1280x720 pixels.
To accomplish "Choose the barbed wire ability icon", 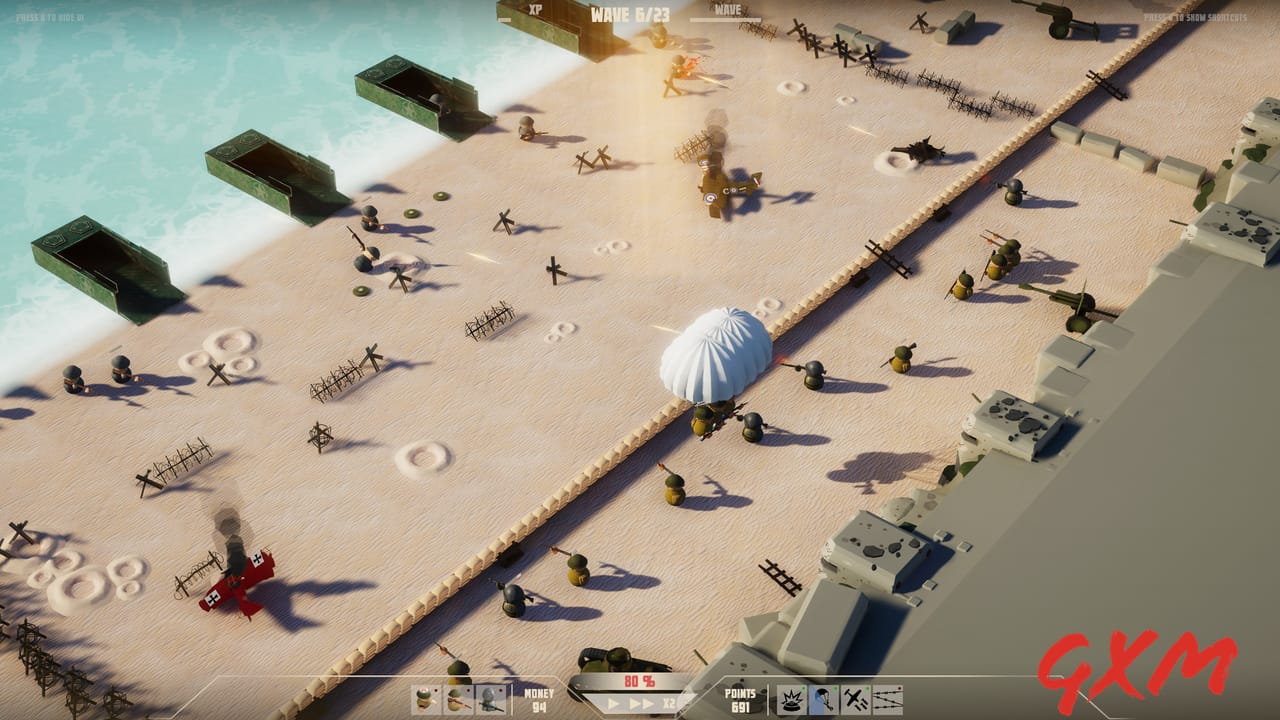I will coord(888,699).
